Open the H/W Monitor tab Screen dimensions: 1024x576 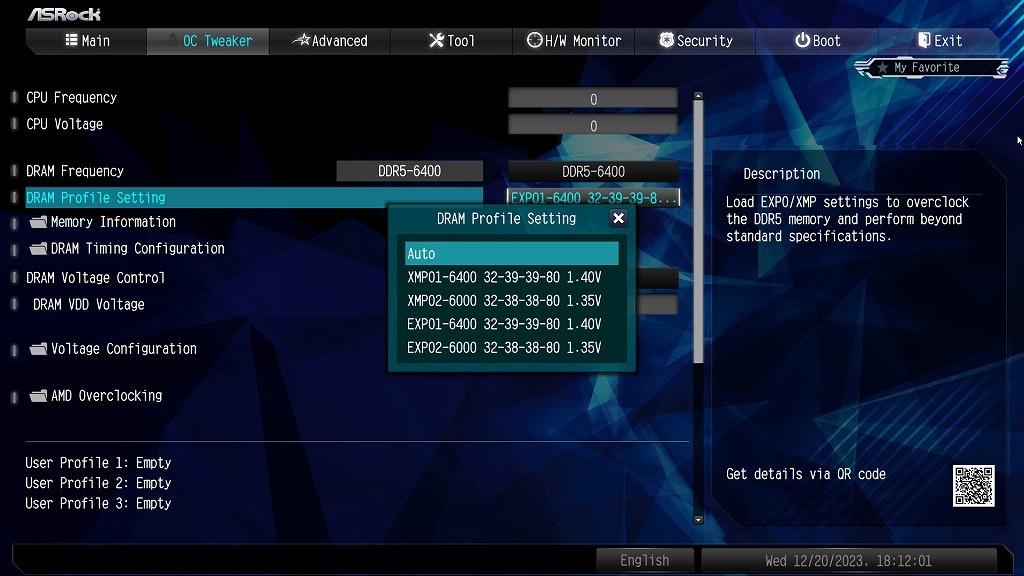[x=573, y=41]
